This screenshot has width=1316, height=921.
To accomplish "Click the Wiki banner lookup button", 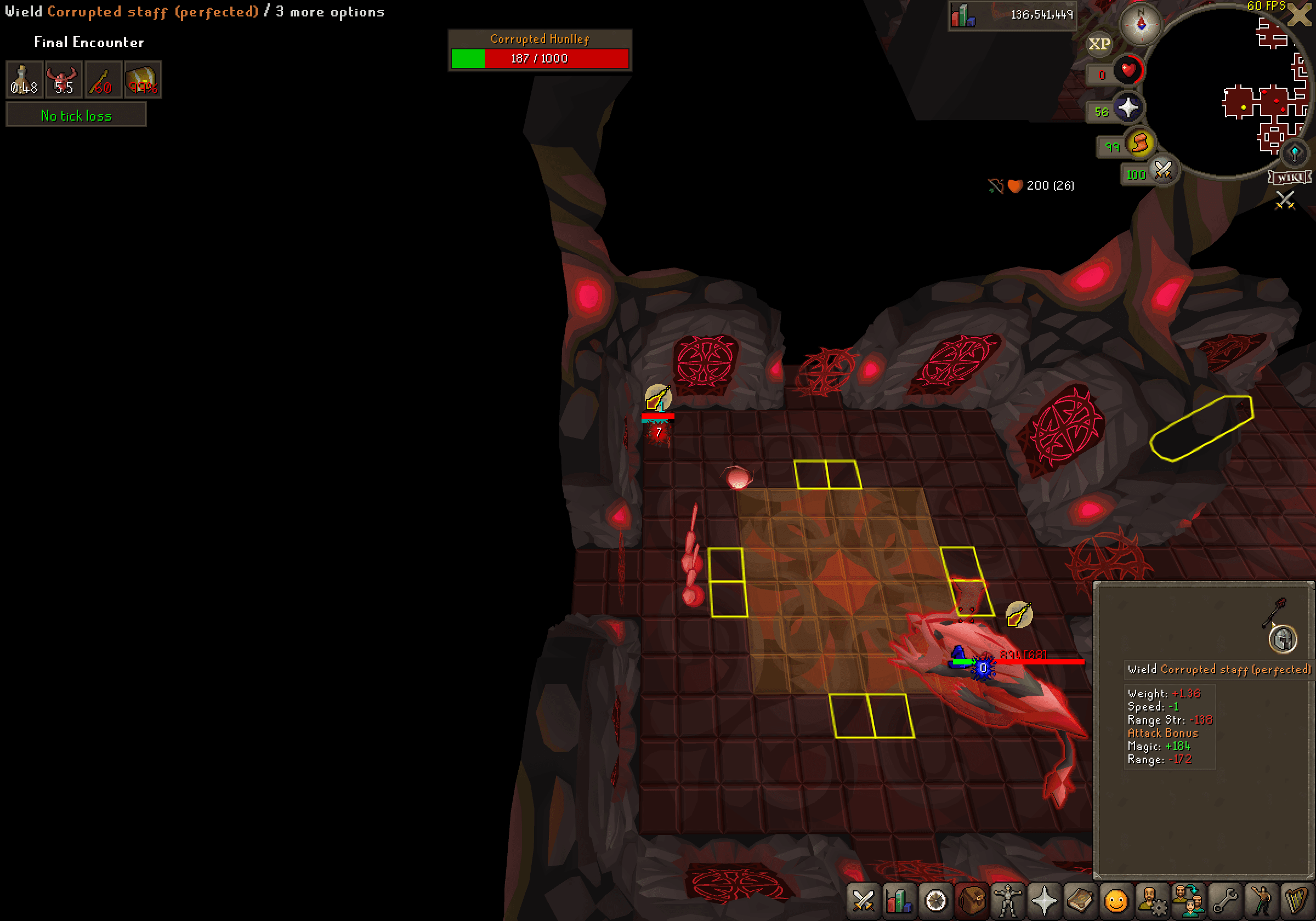I will click(1289, 177).
